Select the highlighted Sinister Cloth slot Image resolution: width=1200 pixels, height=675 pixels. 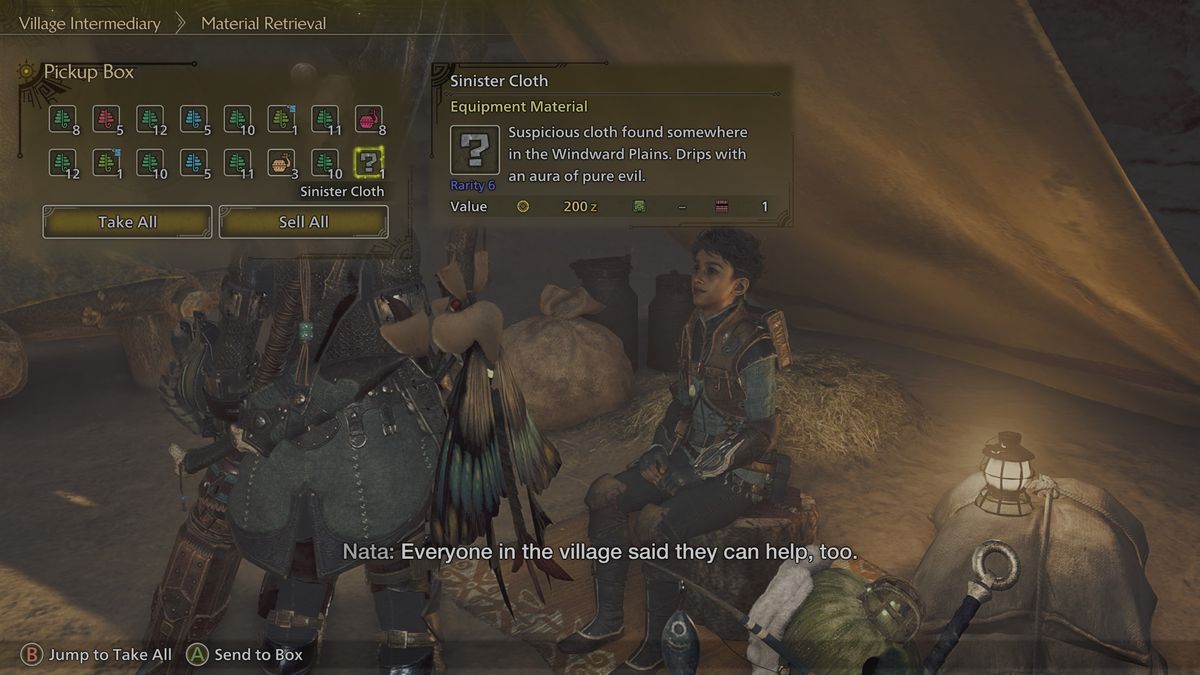pyautogui.click(x=369, y=162)
